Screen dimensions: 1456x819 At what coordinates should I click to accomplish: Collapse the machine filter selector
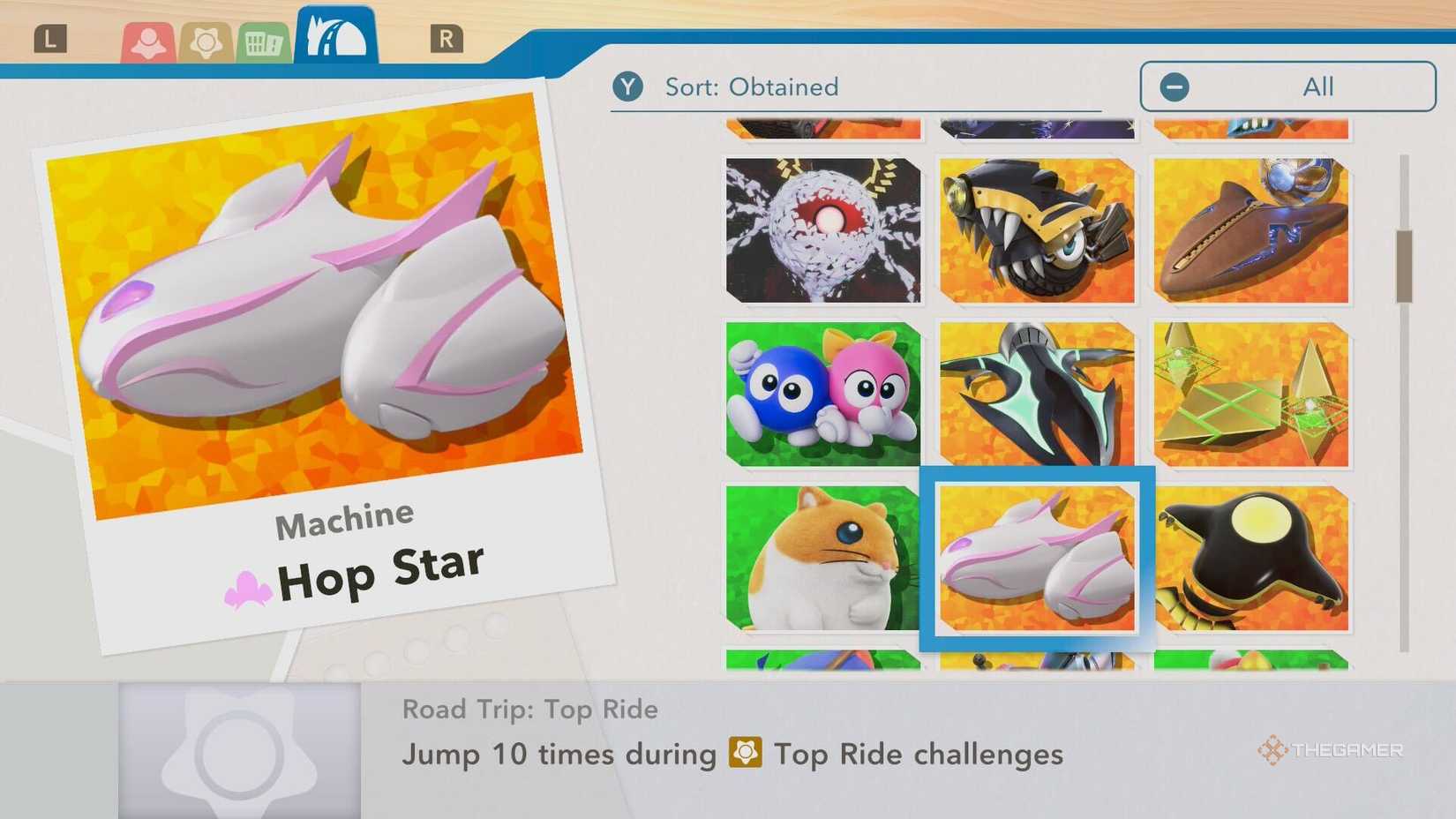click(x=1287, y=86)
